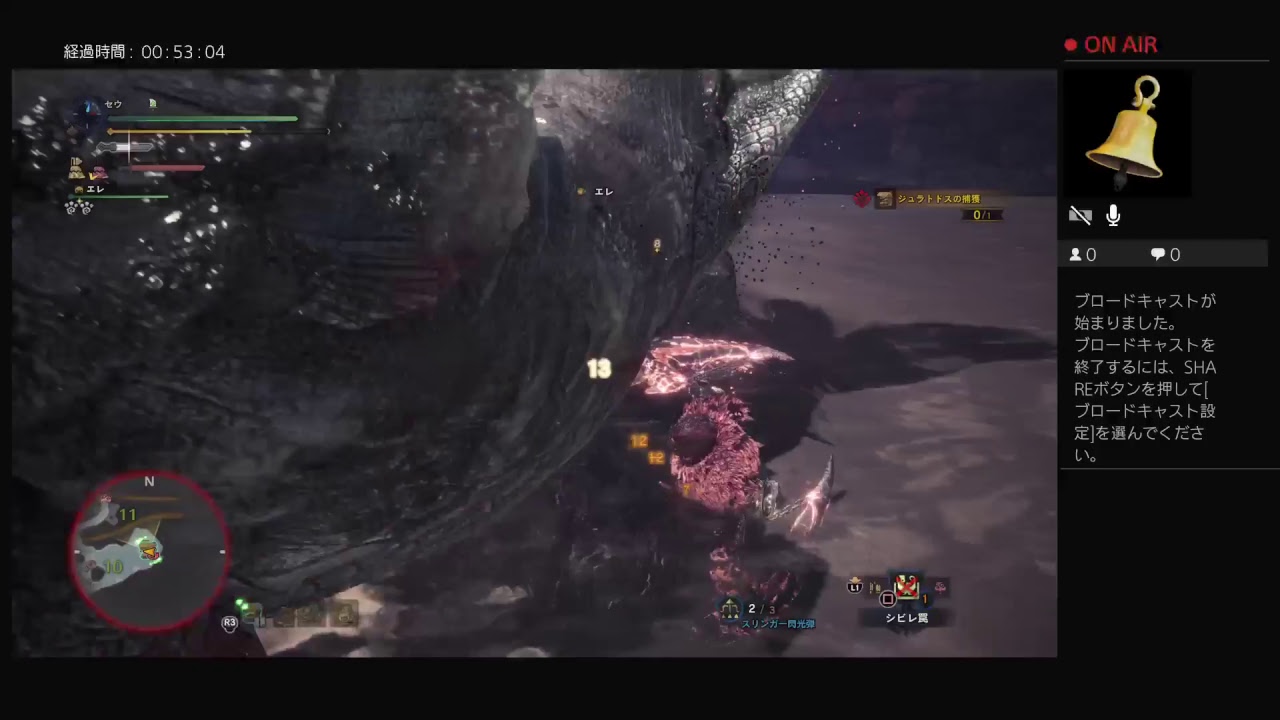Click the golden bell notification icon
This screenshot has height=720, width=1280.
coord(1127,129)
